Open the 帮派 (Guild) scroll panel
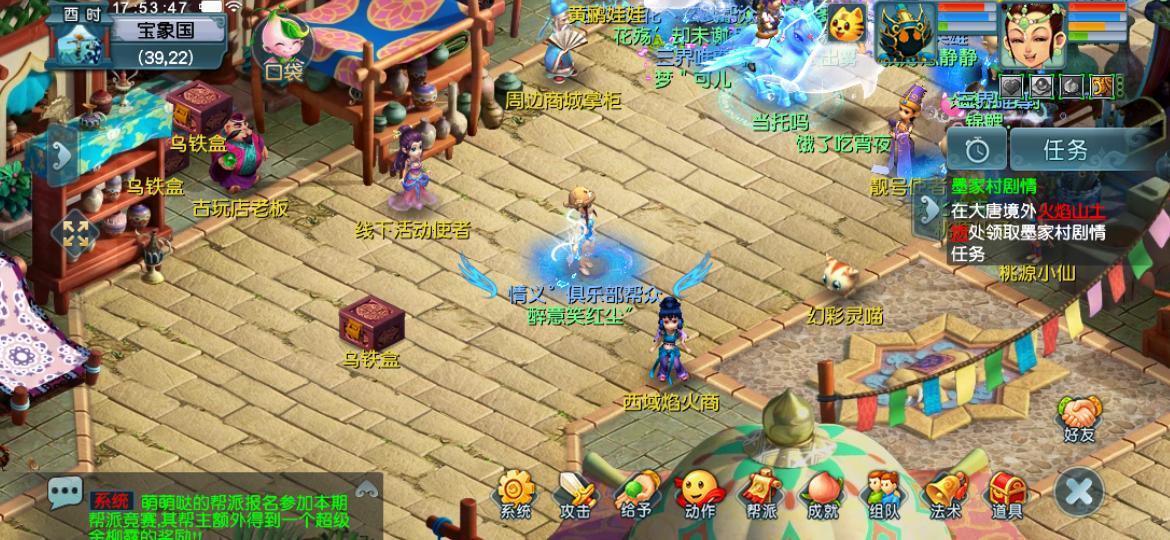Image resolution: width=1170 pixels, height=540 pixels. (760, 492)
